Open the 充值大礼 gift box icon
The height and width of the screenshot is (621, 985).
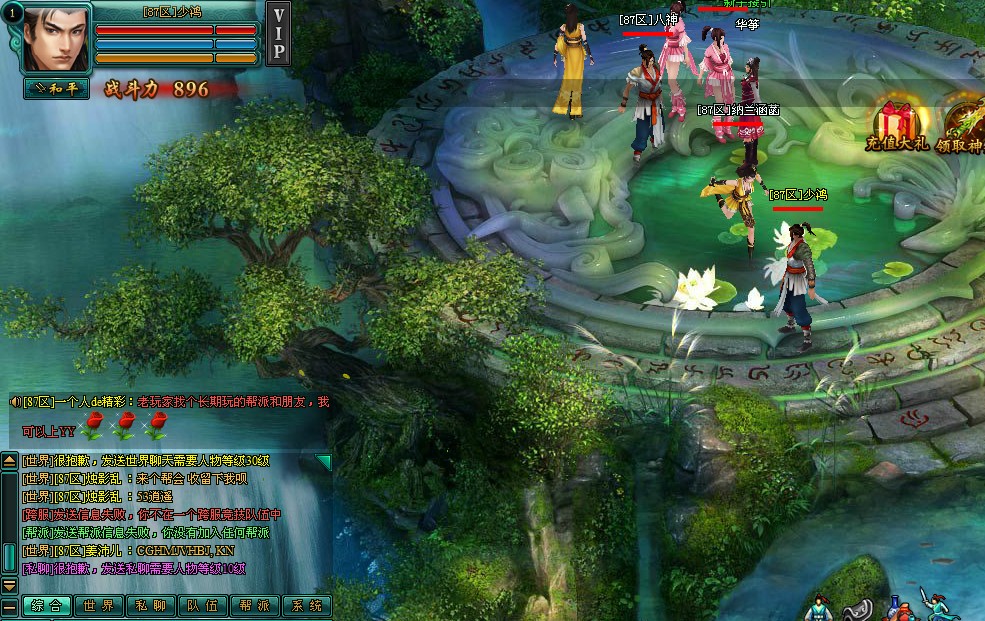897,126
